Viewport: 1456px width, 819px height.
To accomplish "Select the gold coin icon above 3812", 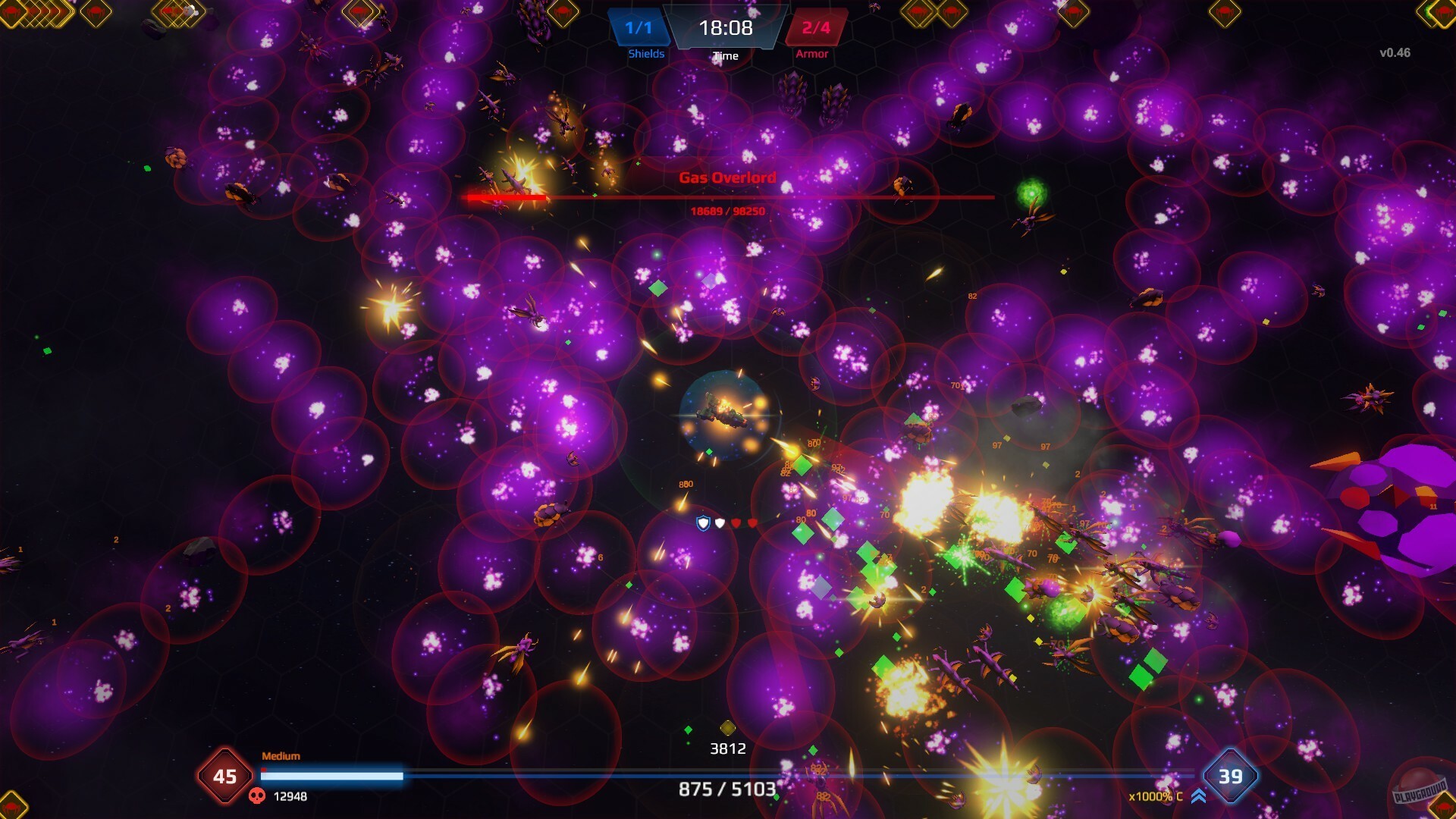I will (726, 730).
